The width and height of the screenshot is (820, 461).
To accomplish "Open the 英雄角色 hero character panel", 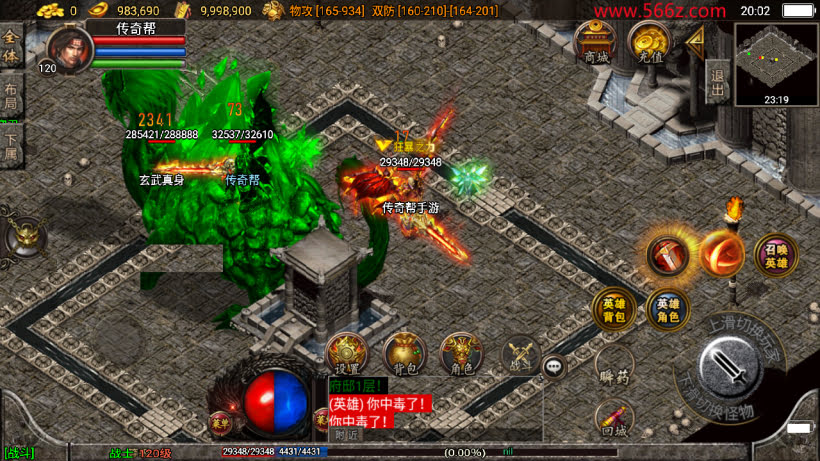I will (667, 310).
